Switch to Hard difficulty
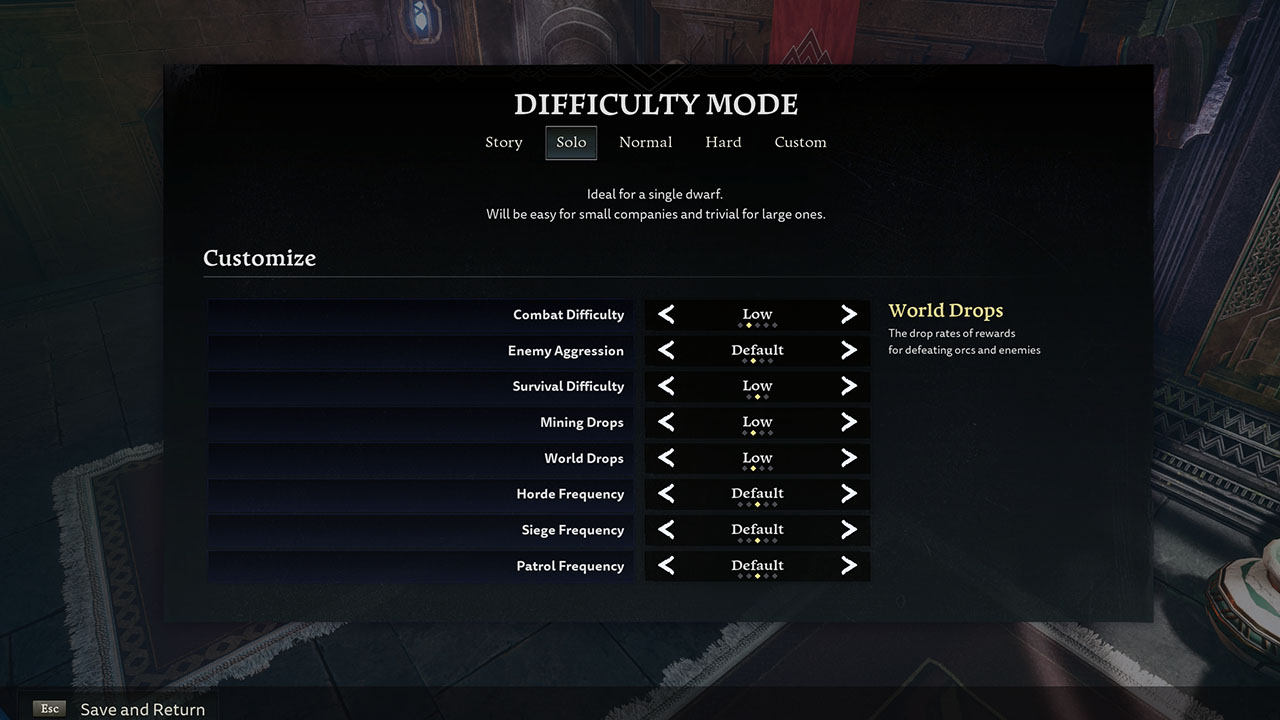This screenshot has height=720, width=1280. pyautogui.click(x=723, y=142)
